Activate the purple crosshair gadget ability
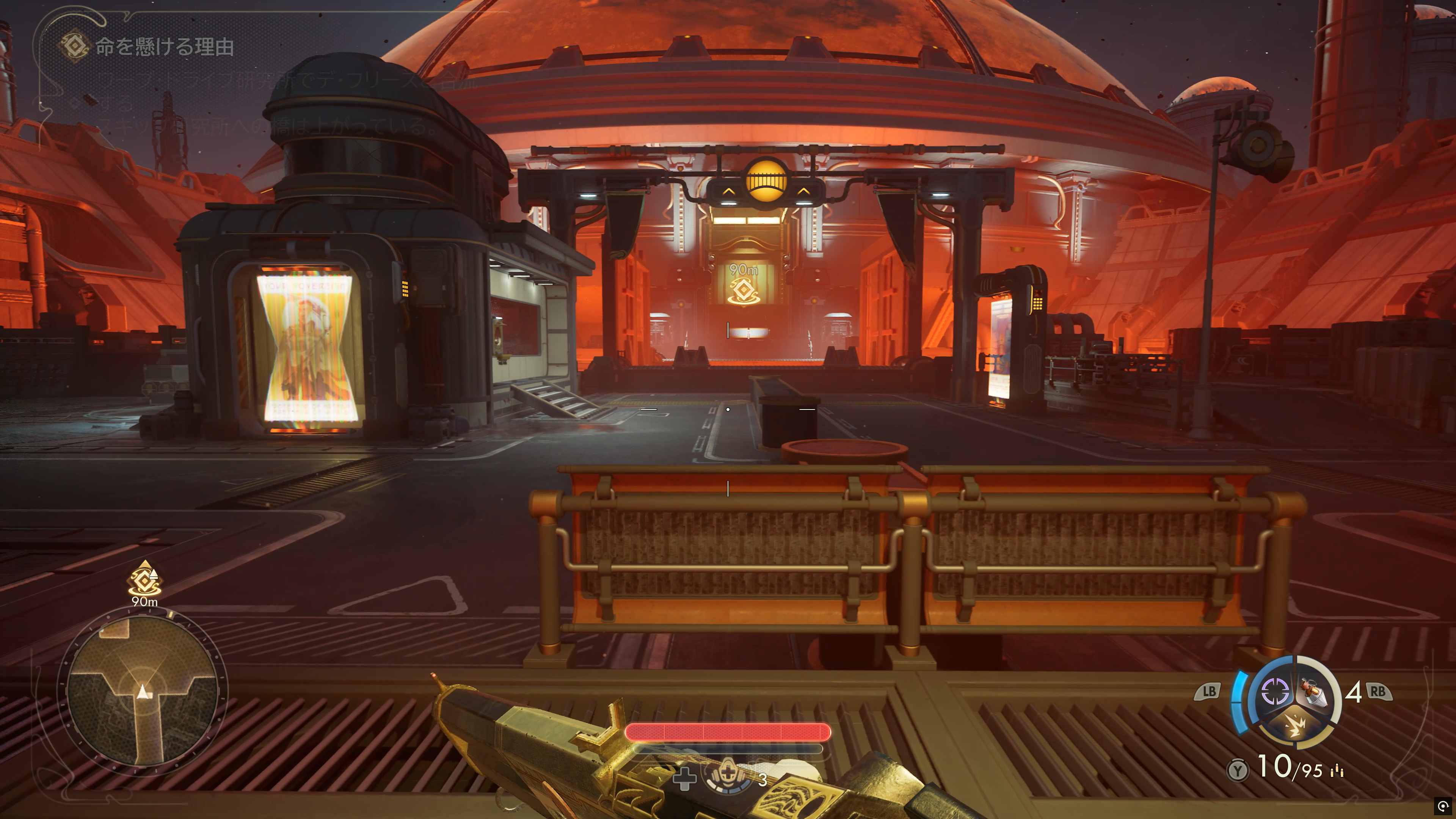This screenshot has height=819, width=1456. click(1274, 691)
